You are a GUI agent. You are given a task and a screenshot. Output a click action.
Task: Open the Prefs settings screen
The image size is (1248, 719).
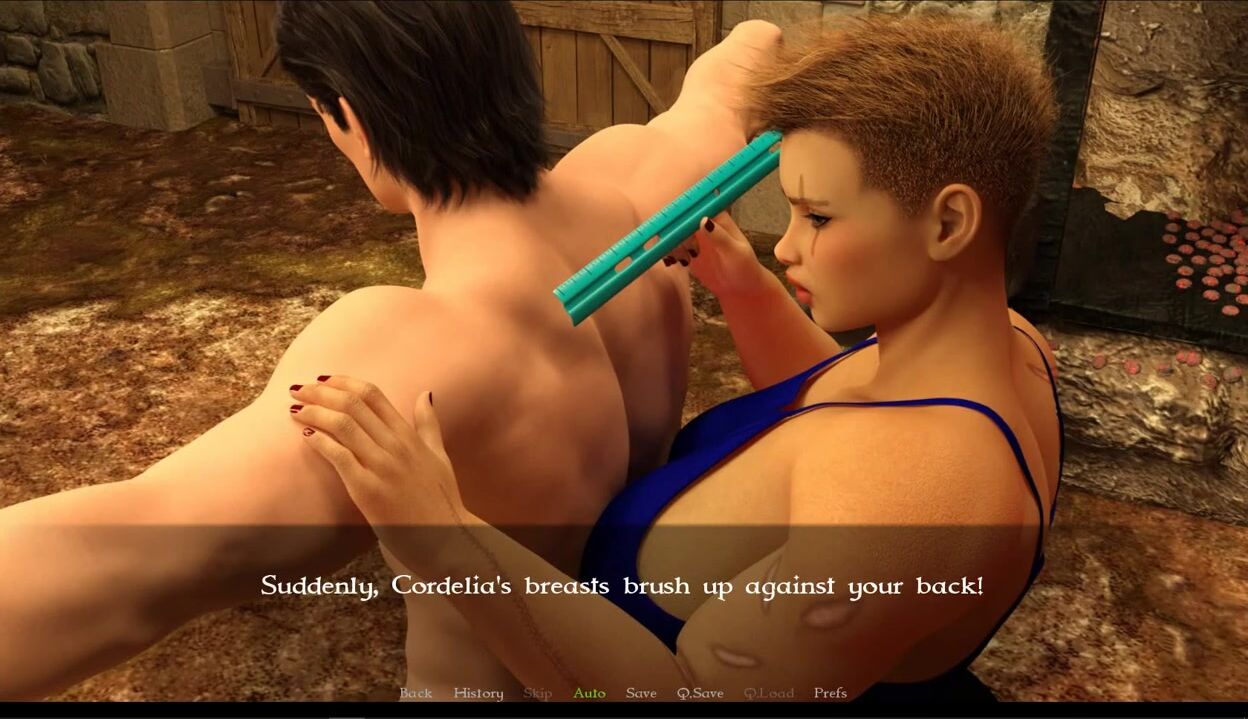pos(830,693)
